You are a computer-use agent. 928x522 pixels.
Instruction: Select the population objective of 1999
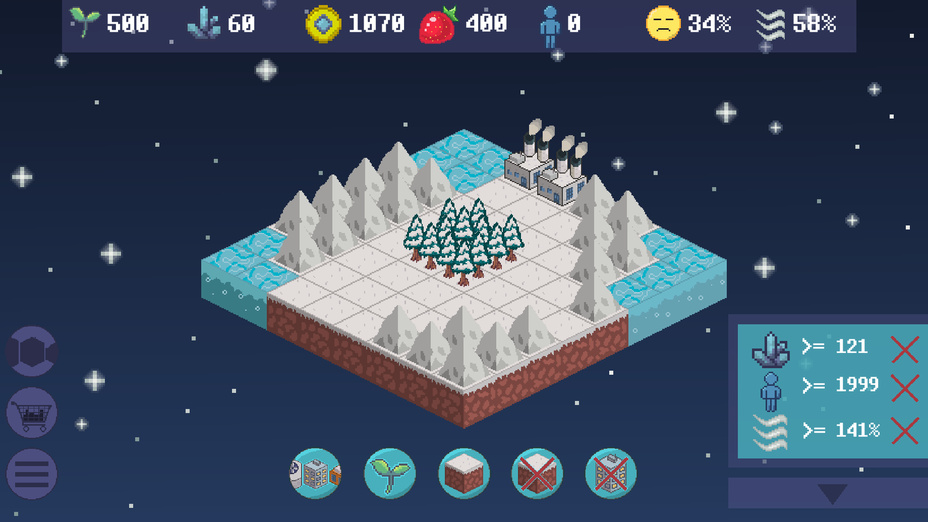[x=832, y=387]
